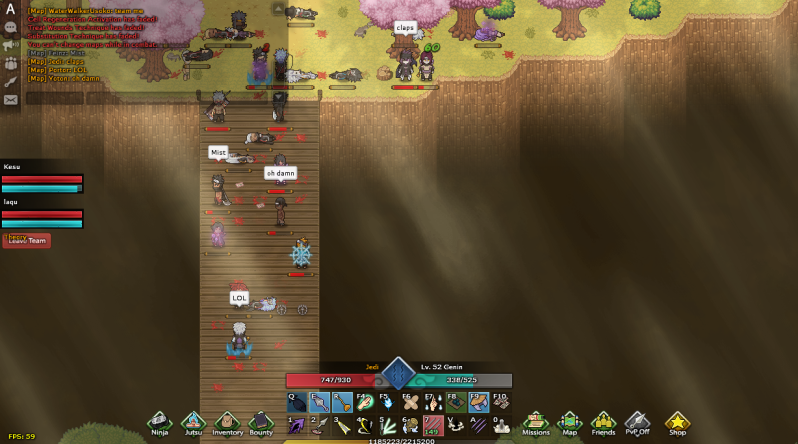
Task: Open the envelope mail icon
Action: (x=10, y=99)
